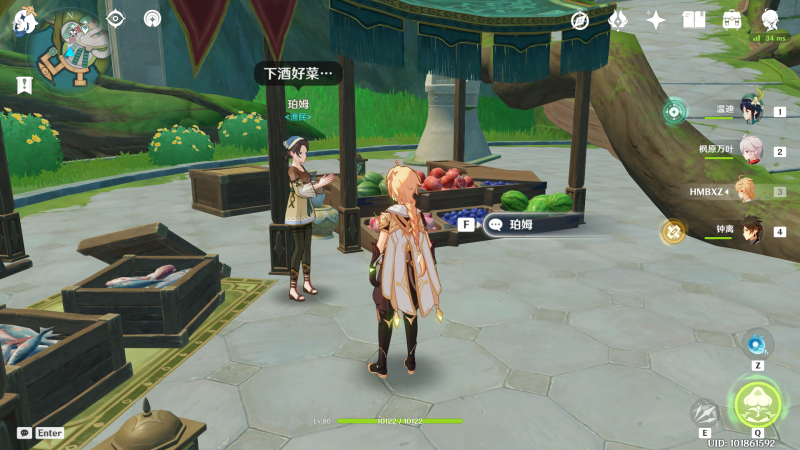Image resolution: width=800 pixels, height=450 pixels.
Task: Switch to party member 温迪
Action: coord(750,110)
